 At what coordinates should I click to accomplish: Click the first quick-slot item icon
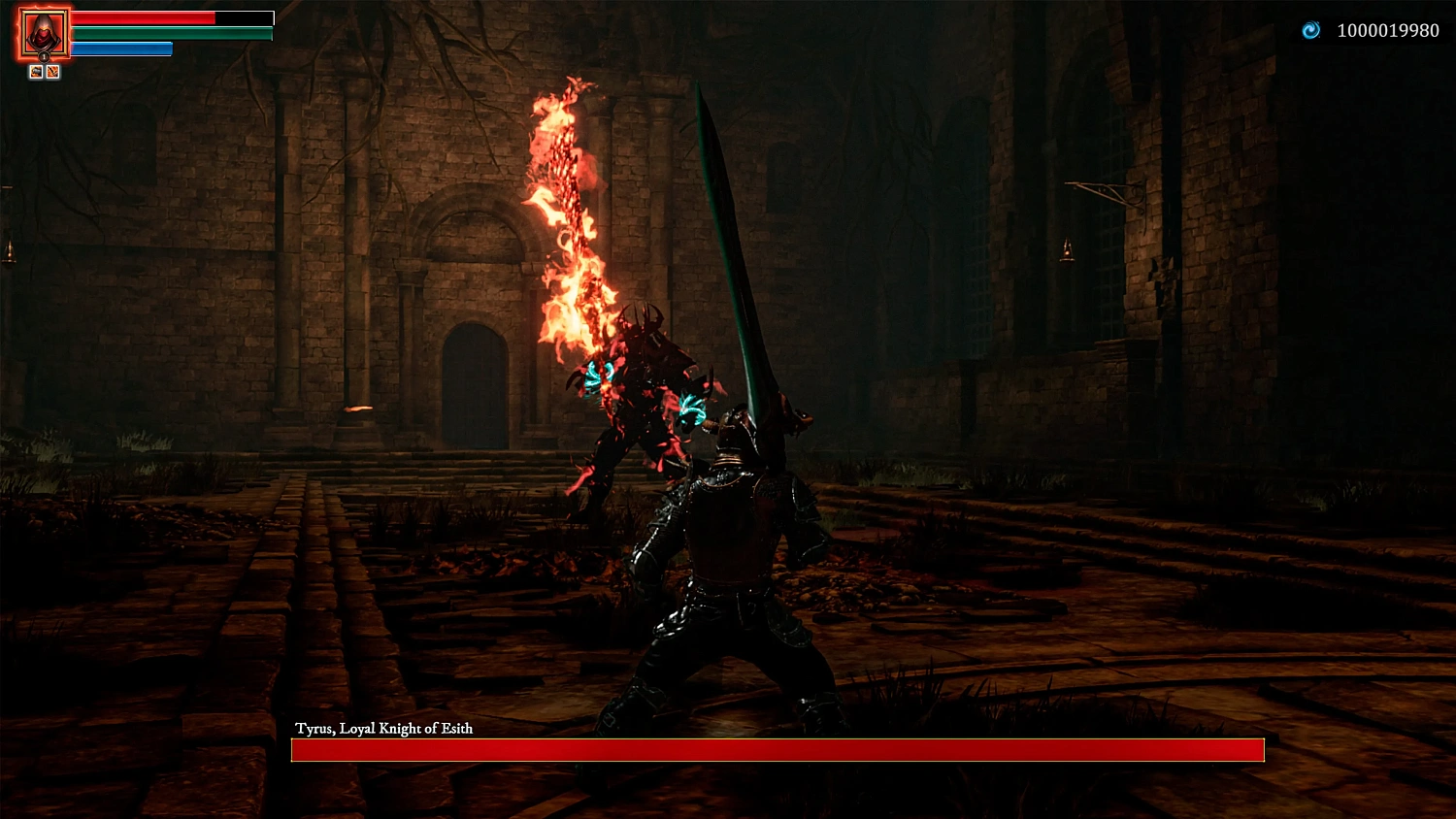coord(36,71)
